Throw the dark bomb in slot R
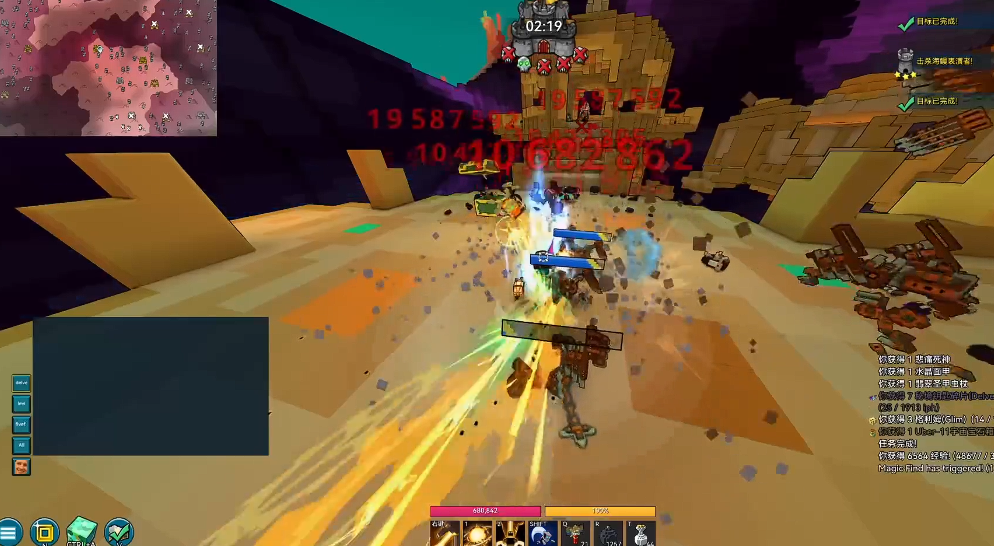The height and width of the screenshot is (546, 994). click(x=609, y=534)
